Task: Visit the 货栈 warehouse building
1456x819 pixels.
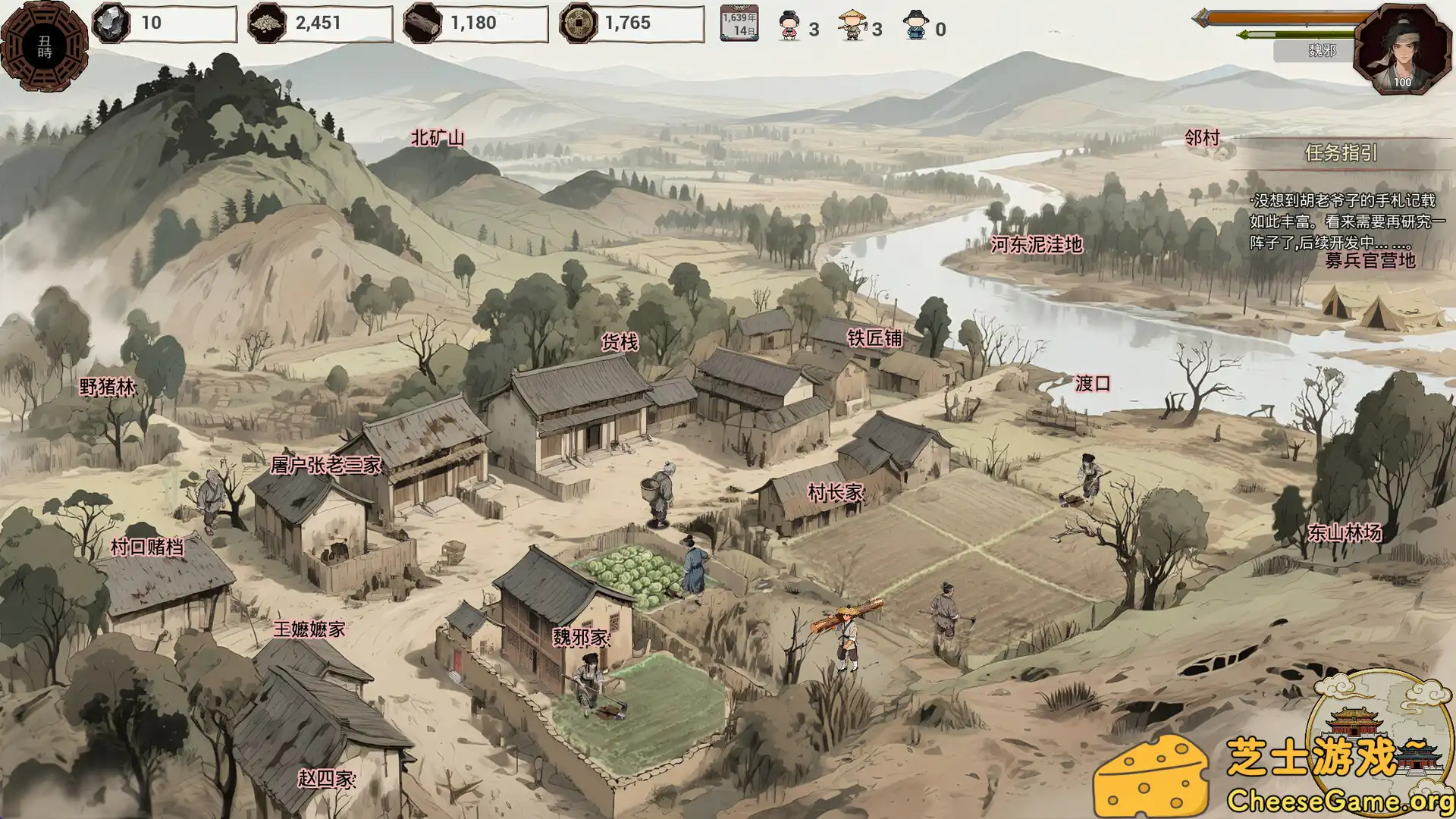Action: click(x=619, y=342)
